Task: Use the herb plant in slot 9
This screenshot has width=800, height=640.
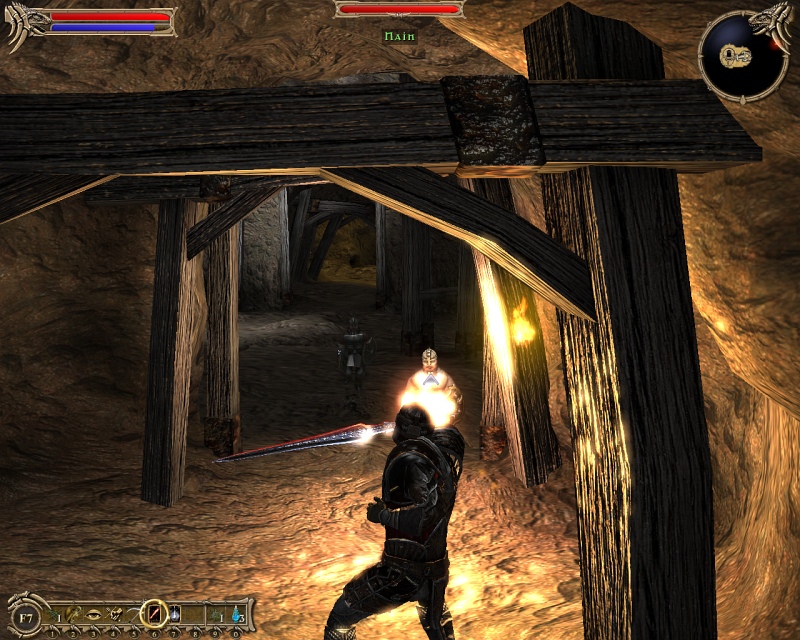Action: click(215, 614)
